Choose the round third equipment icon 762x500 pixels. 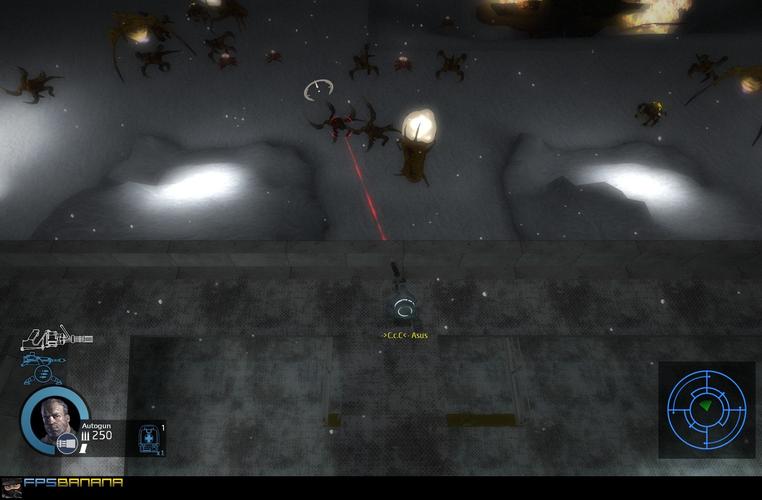click(42, 376)
